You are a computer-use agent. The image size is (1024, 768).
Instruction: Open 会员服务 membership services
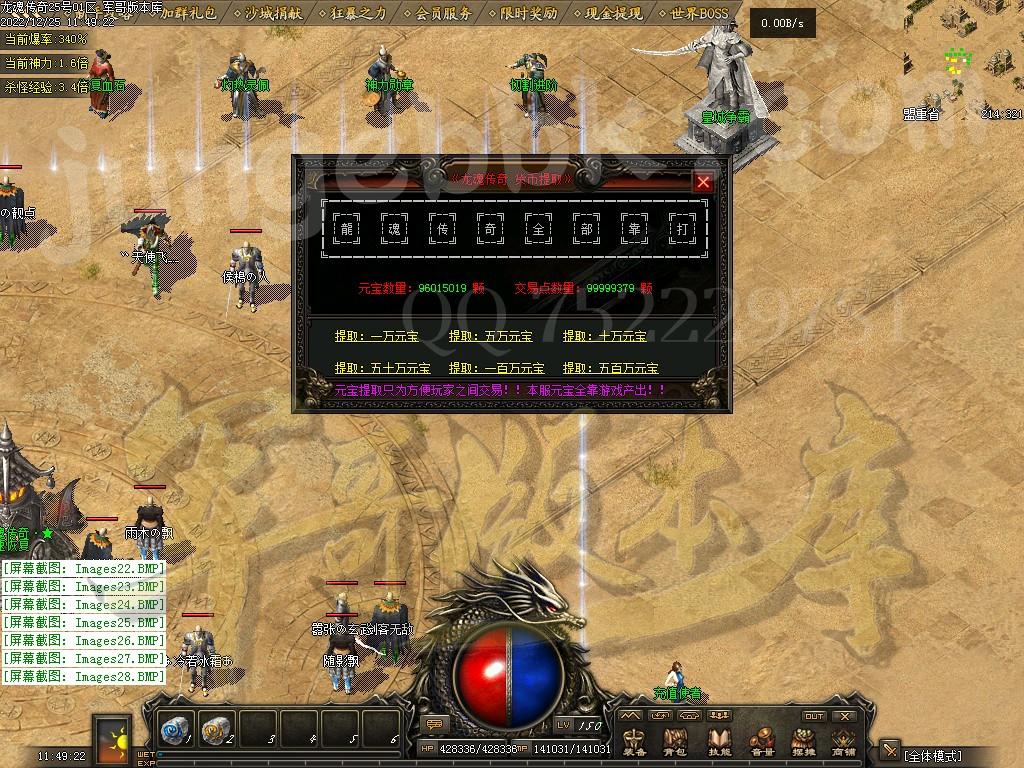pos(444,13)
